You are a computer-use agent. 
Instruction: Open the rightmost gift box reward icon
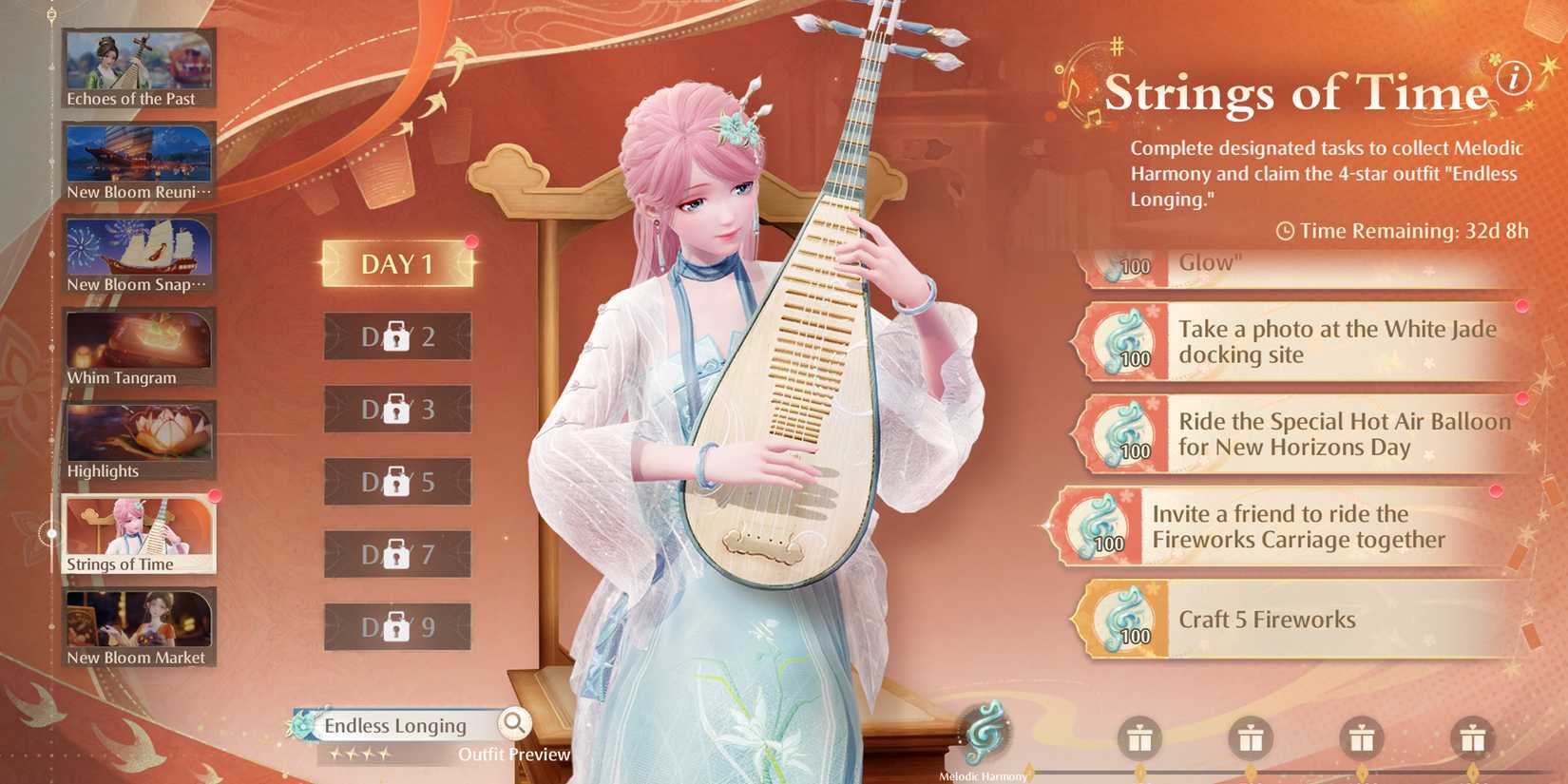coord(1474,738)
